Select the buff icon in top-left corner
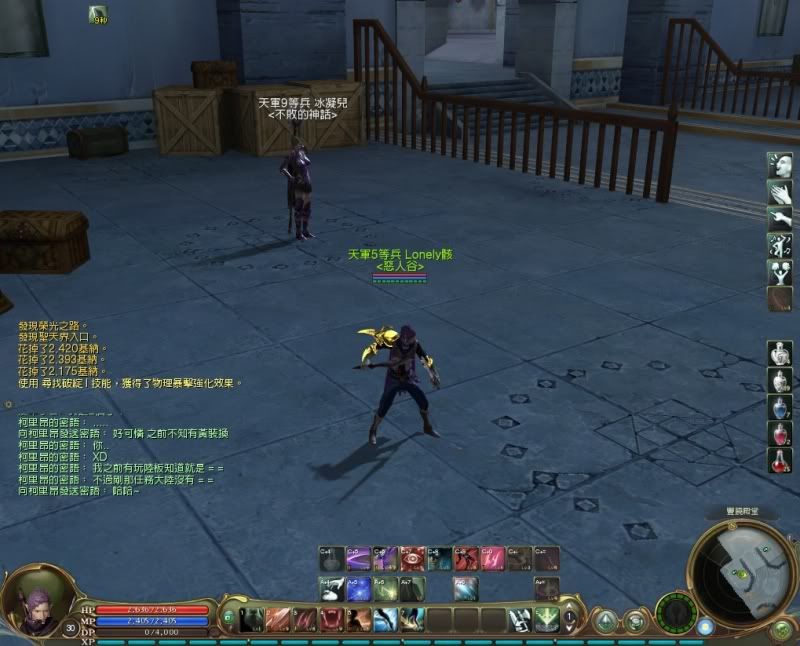 click(x=98, y=14)
